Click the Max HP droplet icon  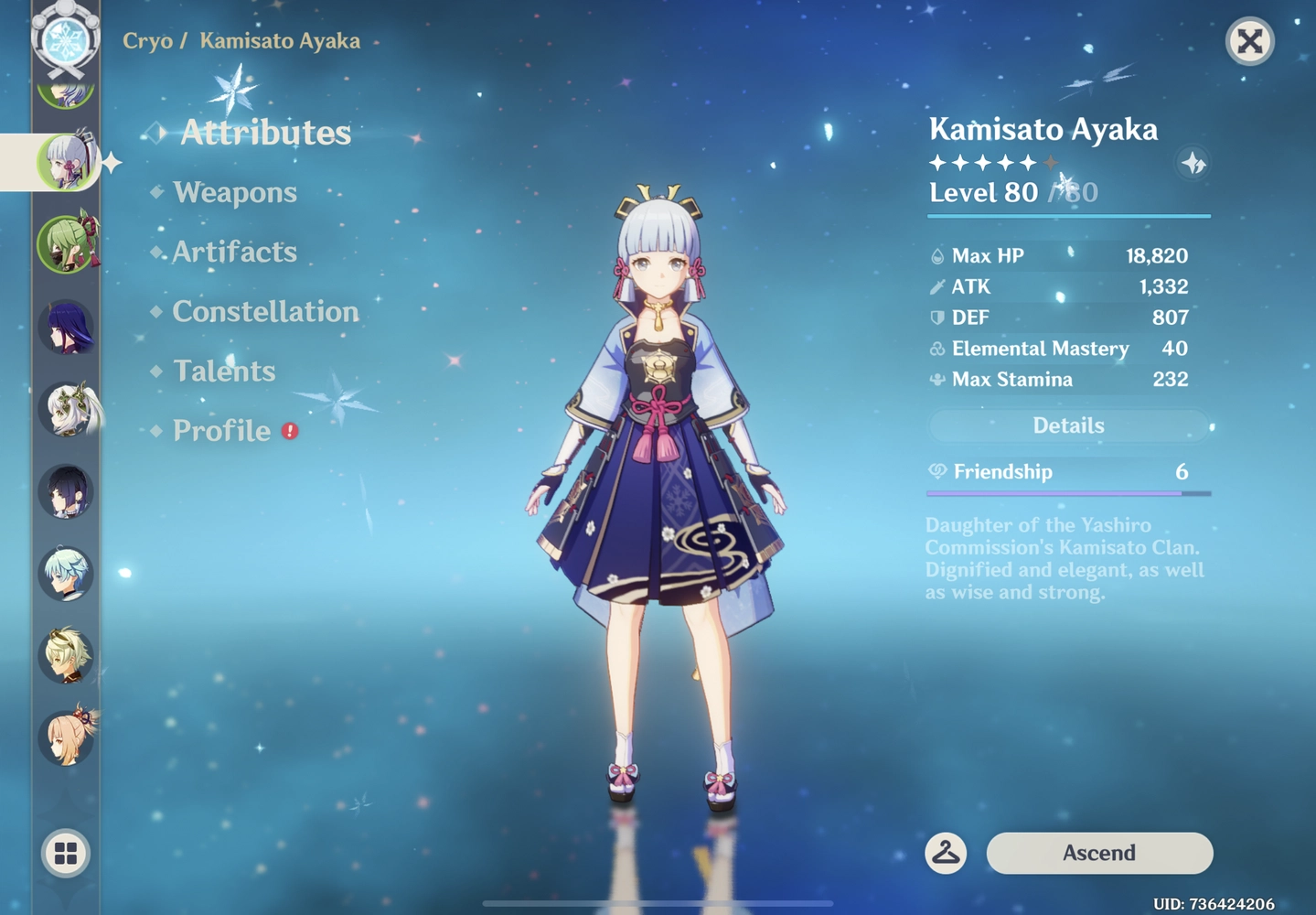936,255
